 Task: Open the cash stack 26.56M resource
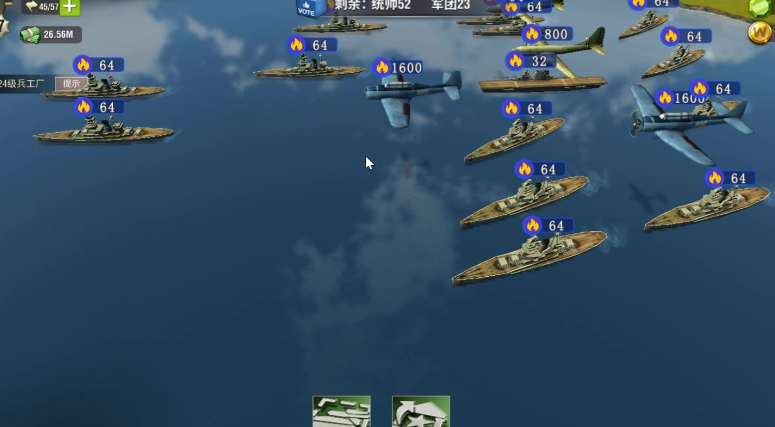click(49, 35)
